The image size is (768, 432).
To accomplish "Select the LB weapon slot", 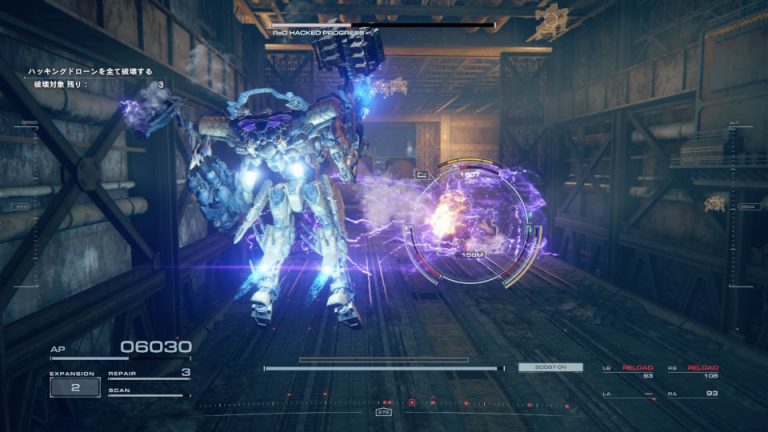I will (x=627, y=371).
